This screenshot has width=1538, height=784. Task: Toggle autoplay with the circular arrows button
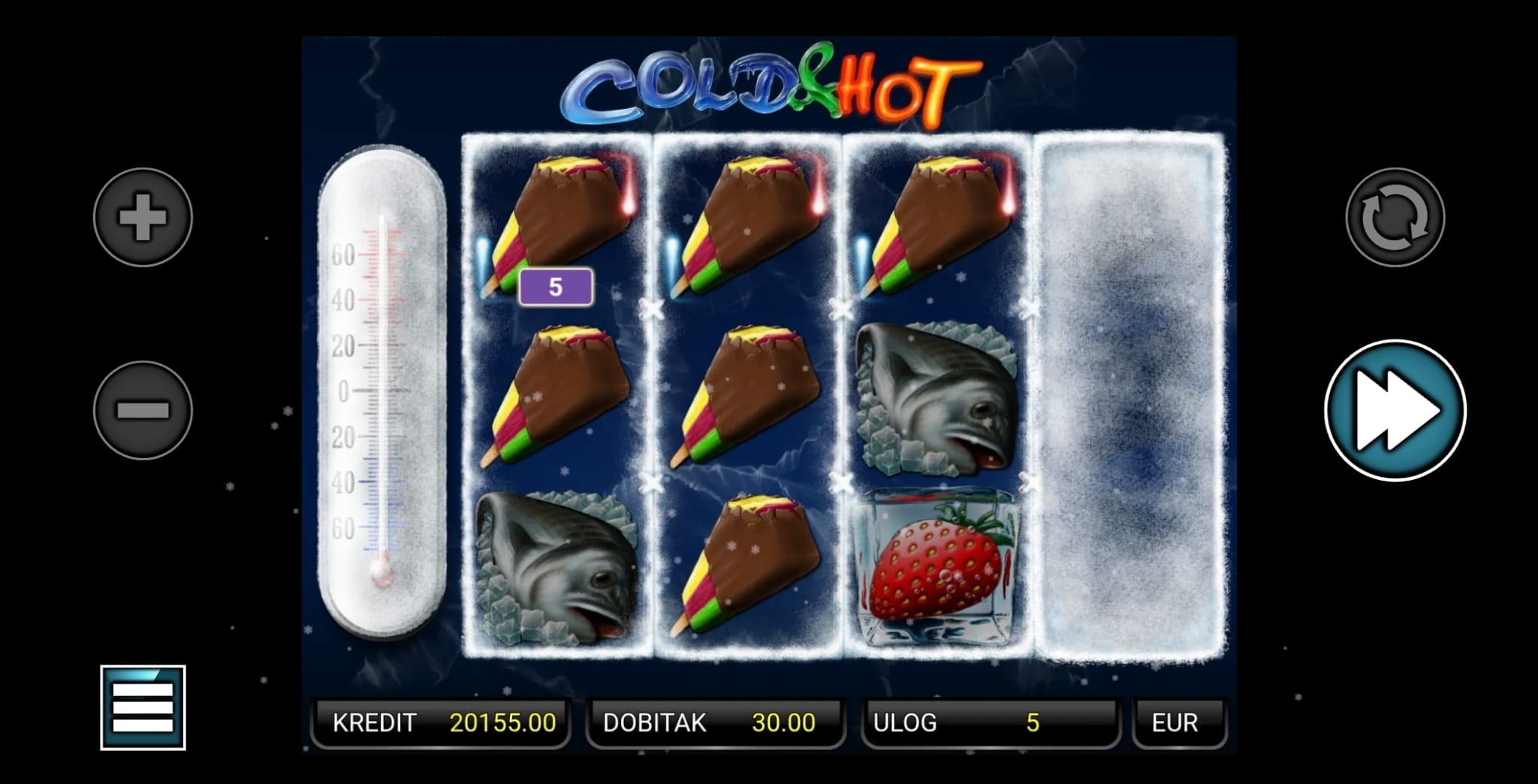(1395, 217)
